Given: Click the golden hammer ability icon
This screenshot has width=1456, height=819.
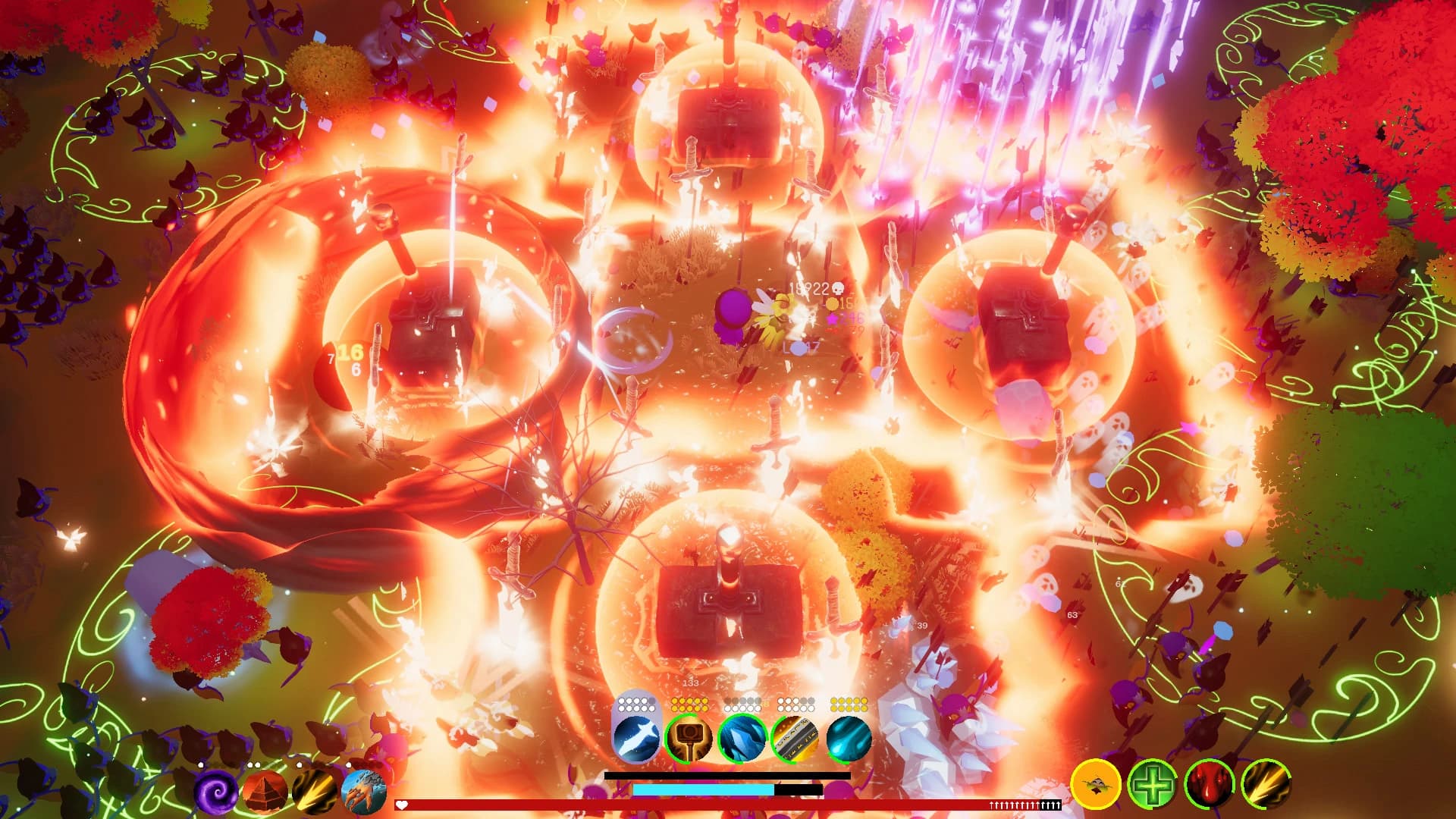Looking at the screenshot, I should 687,739.
